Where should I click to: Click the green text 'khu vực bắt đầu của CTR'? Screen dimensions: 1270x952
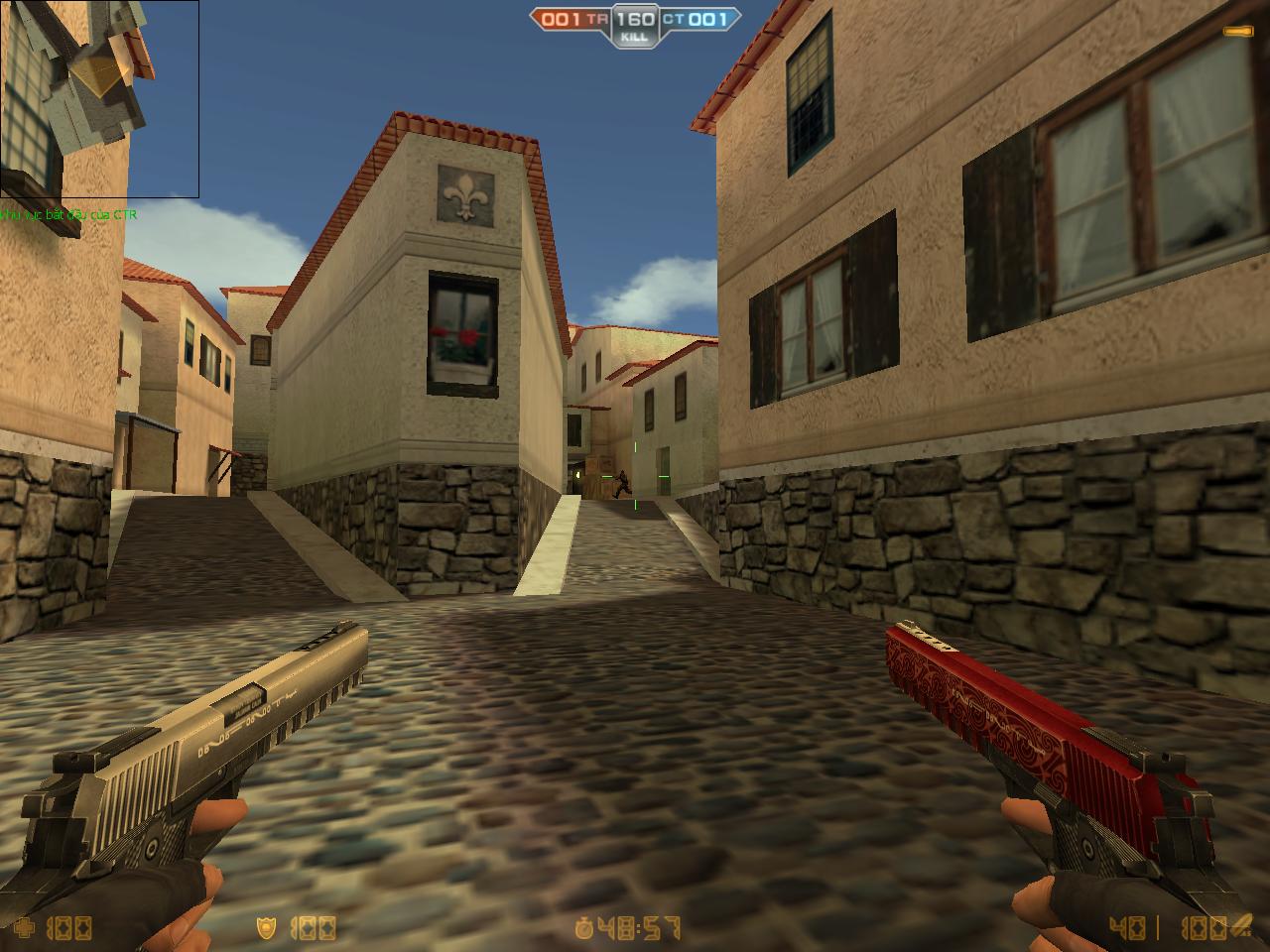(69, 213)
